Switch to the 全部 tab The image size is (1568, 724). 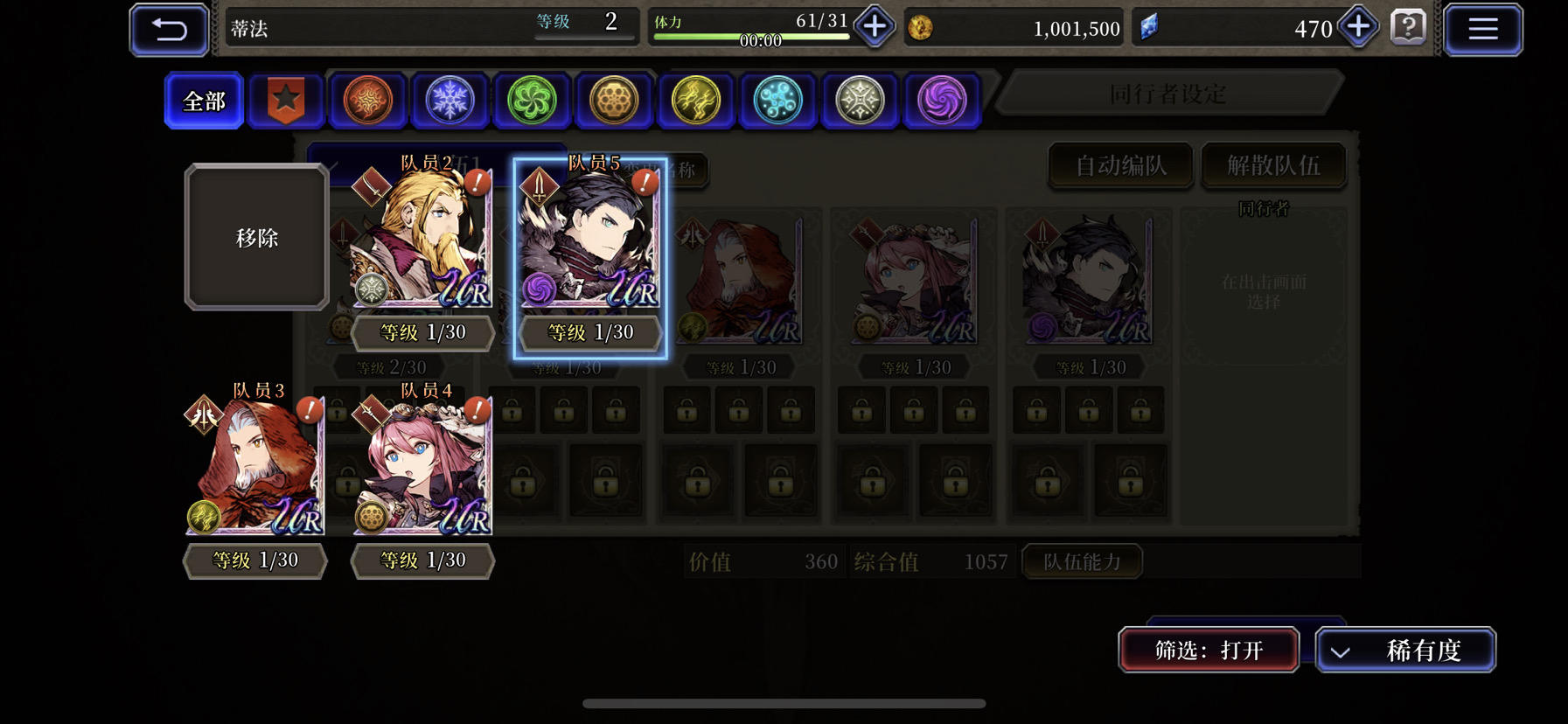(x=202, y=100)
